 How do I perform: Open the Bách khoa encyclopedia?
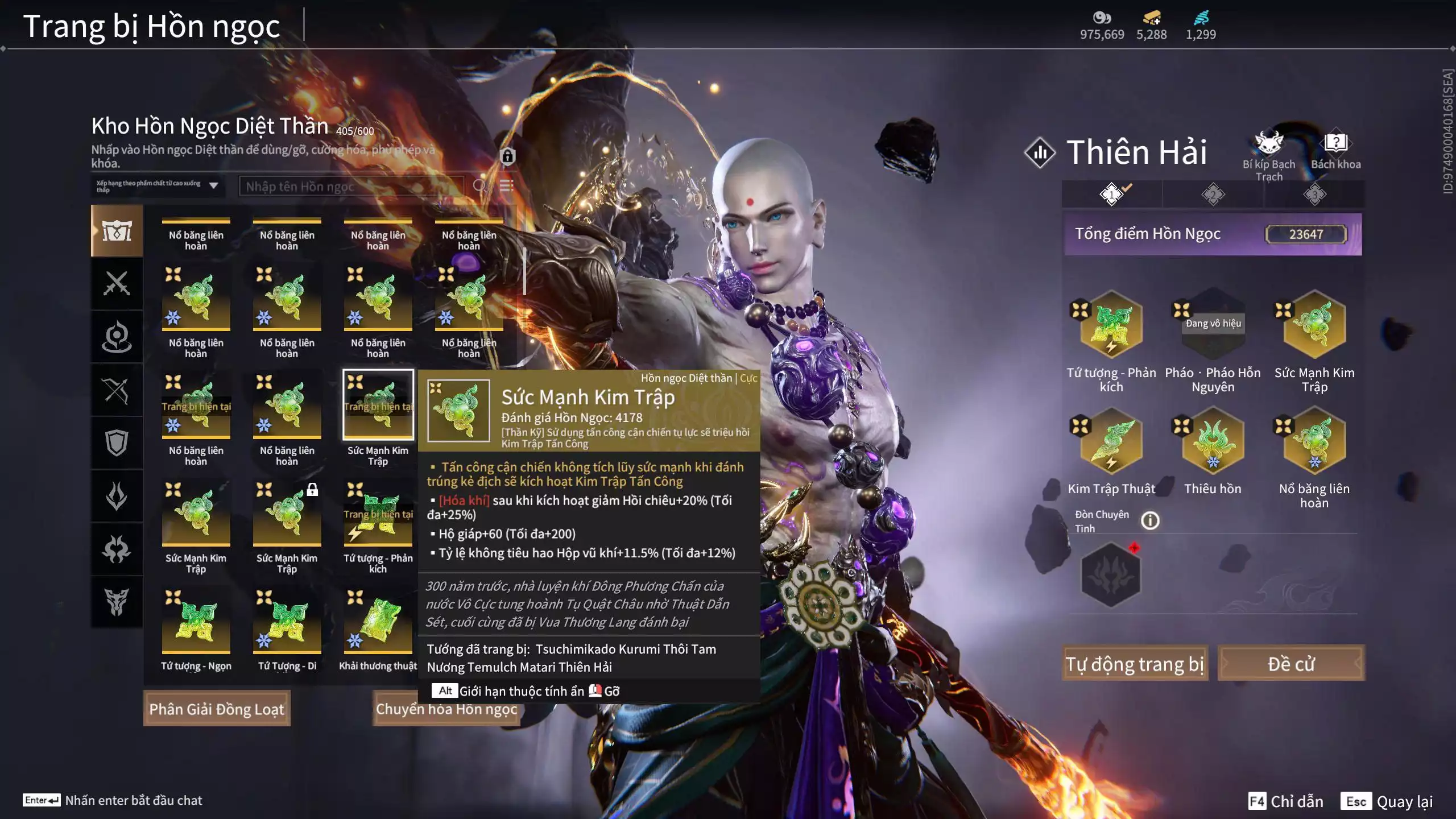pyautogui.click(x=1335, y=151)
